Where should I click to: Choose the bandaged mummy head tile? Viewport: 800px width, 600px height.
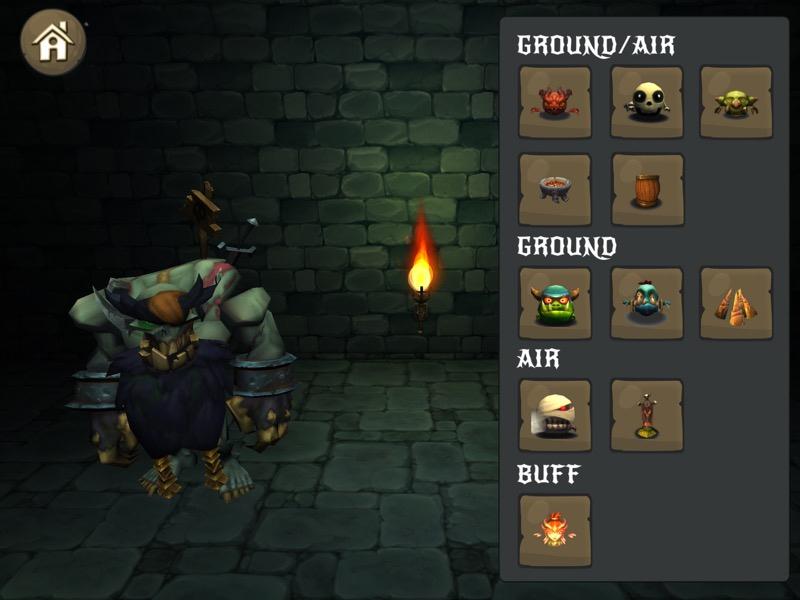555,415
